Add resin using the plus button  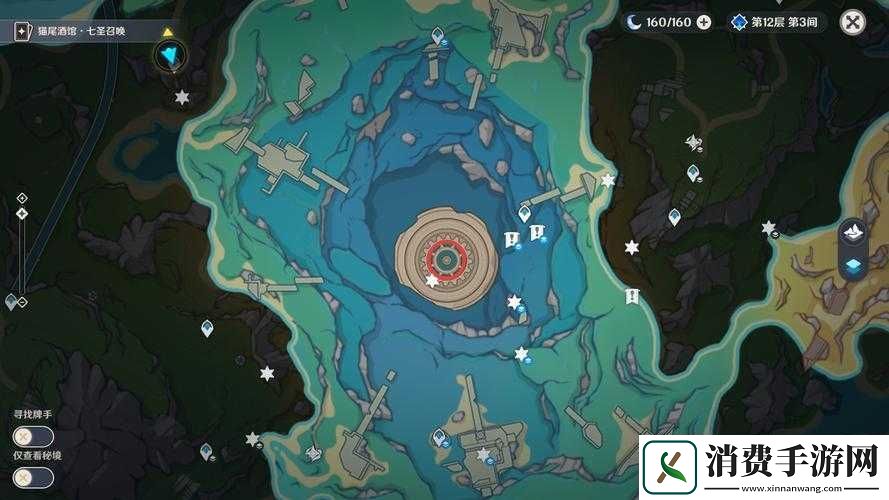tap(704, 22)
